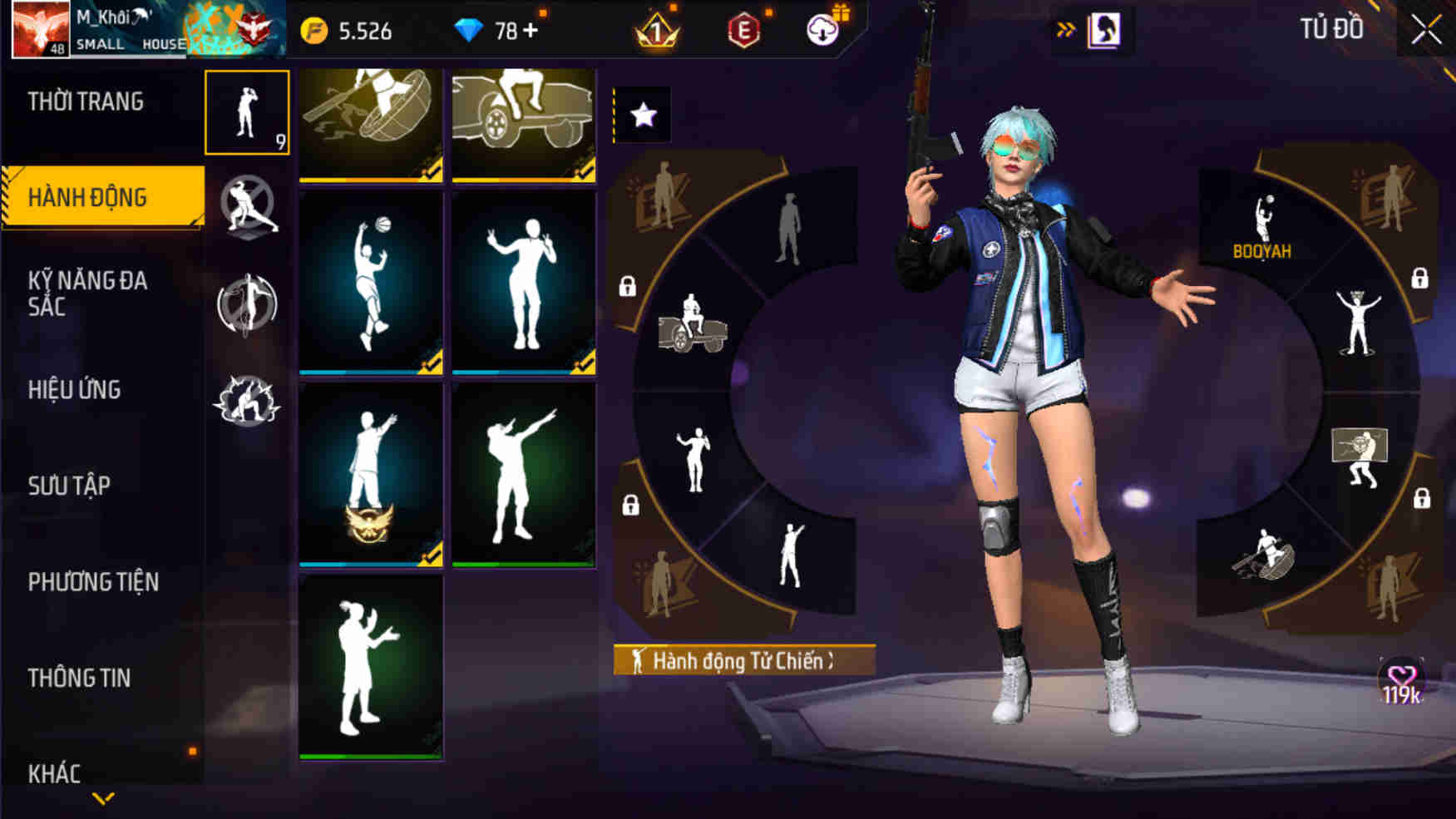Expand the KHÁC section using the bottom chevron
This screenshot has height=819, width=1456.
(x=101, y=797)
